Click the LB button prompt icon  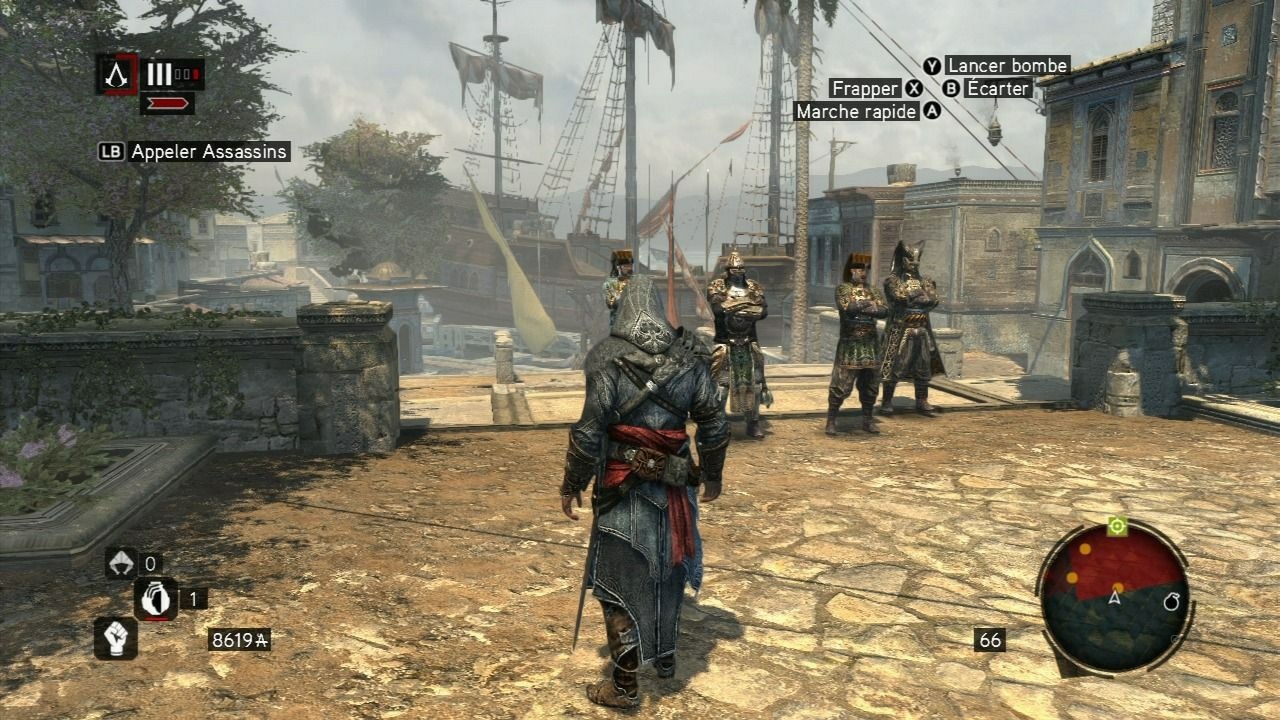pos(112,152)
